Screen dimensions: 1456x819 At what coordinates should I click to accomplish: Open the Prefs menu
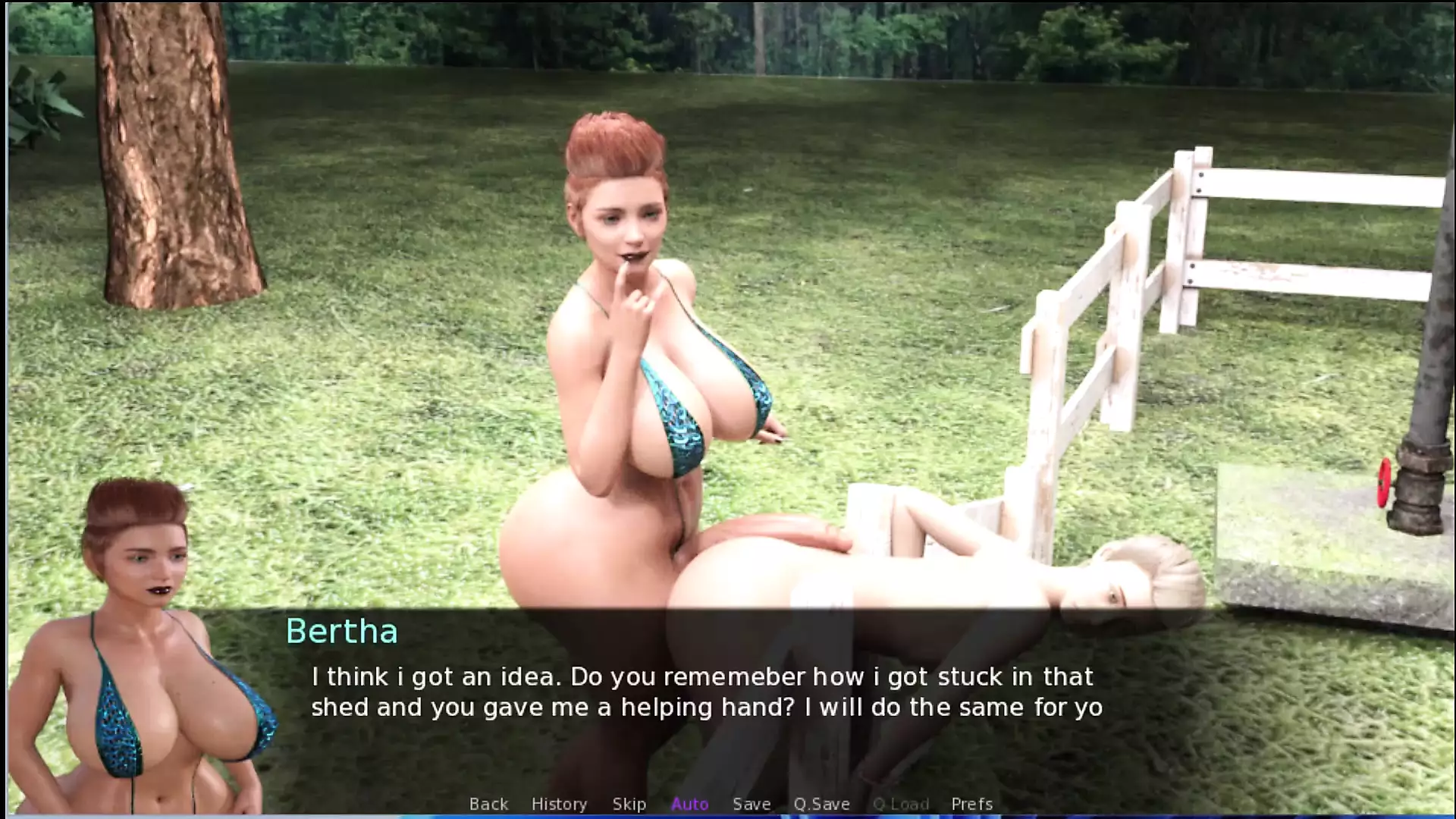tap(971, 804)
